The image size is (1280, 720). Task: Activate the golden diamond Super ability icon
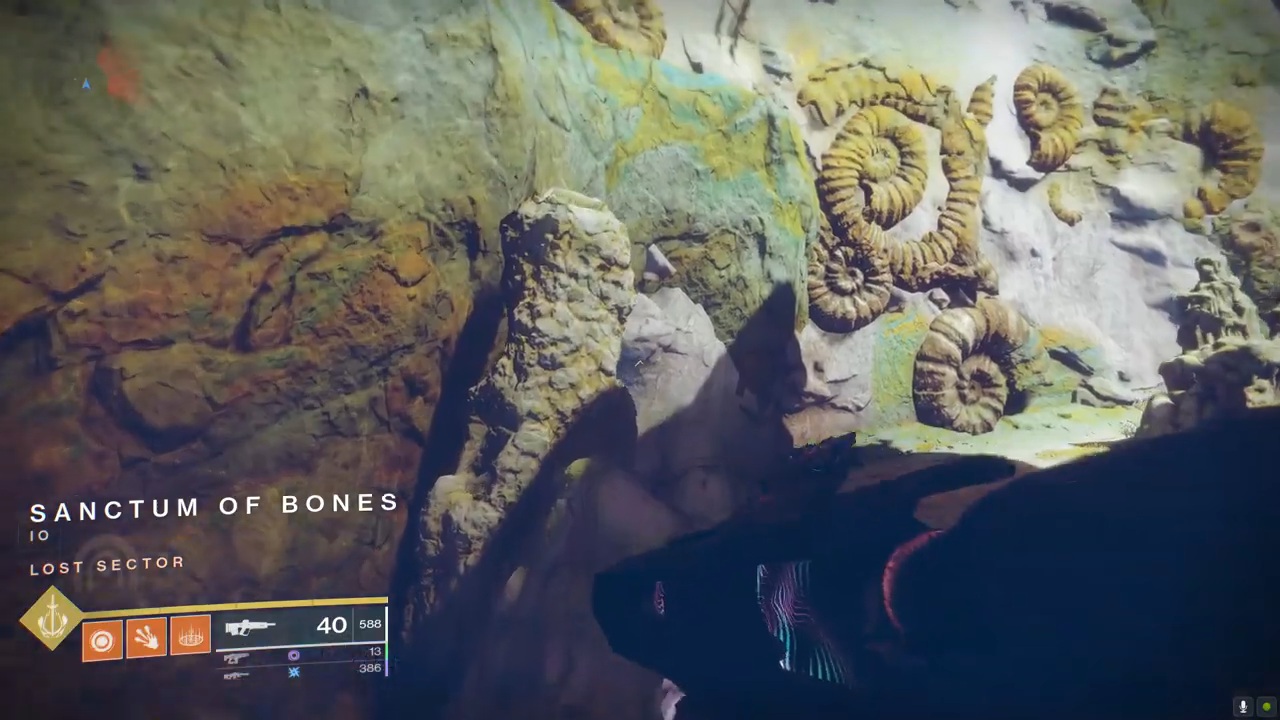(52, 618)
